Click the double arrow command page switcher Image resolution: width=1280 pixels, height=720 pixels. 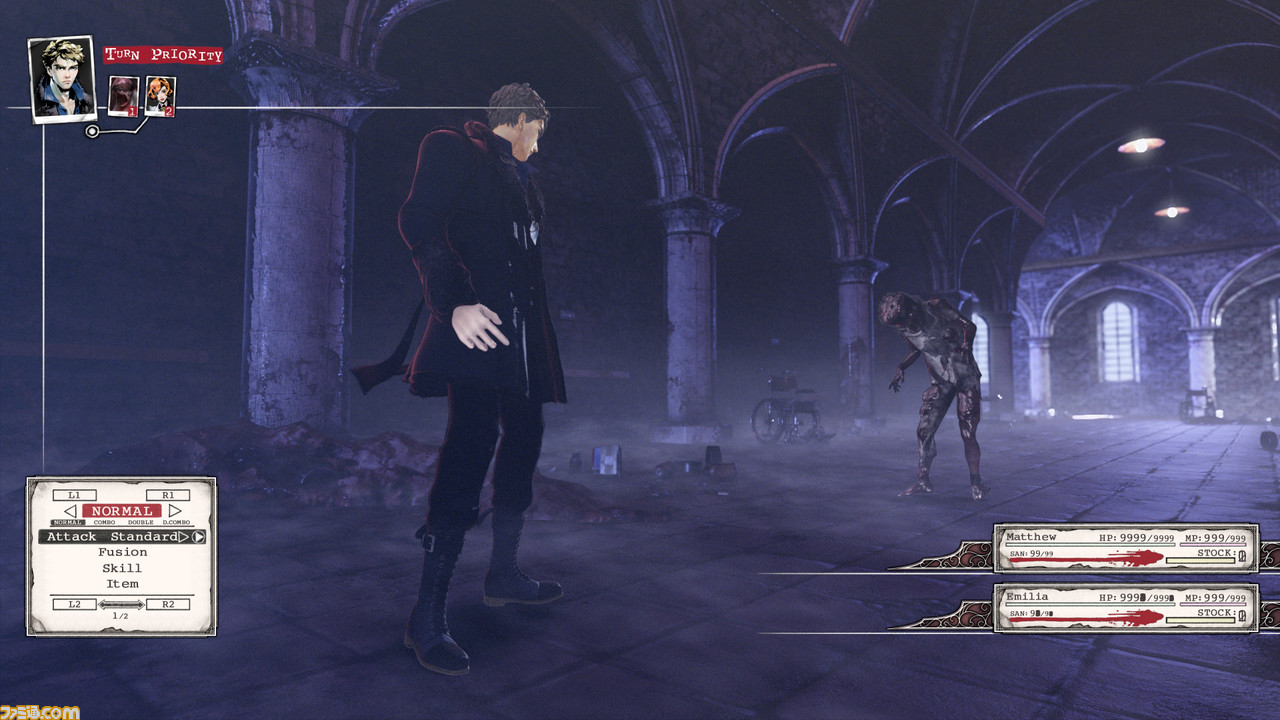pos(121,604)
